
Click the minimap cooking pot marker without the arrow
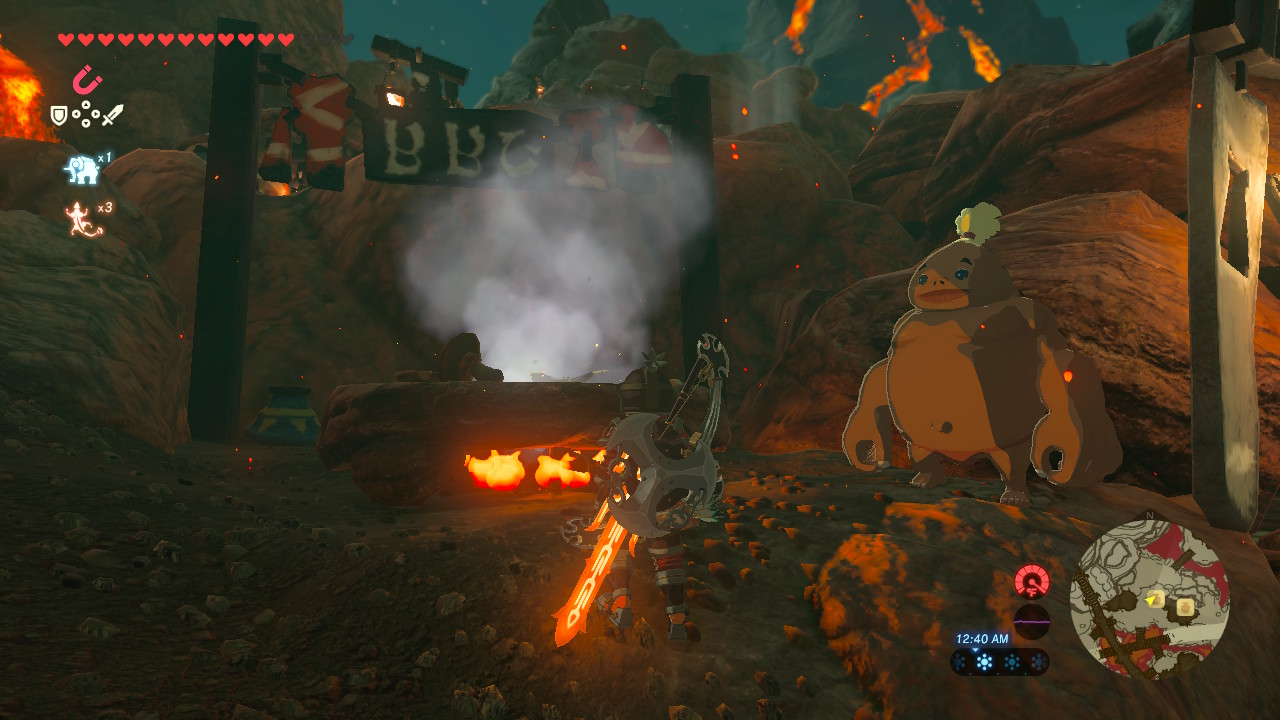1185,606
